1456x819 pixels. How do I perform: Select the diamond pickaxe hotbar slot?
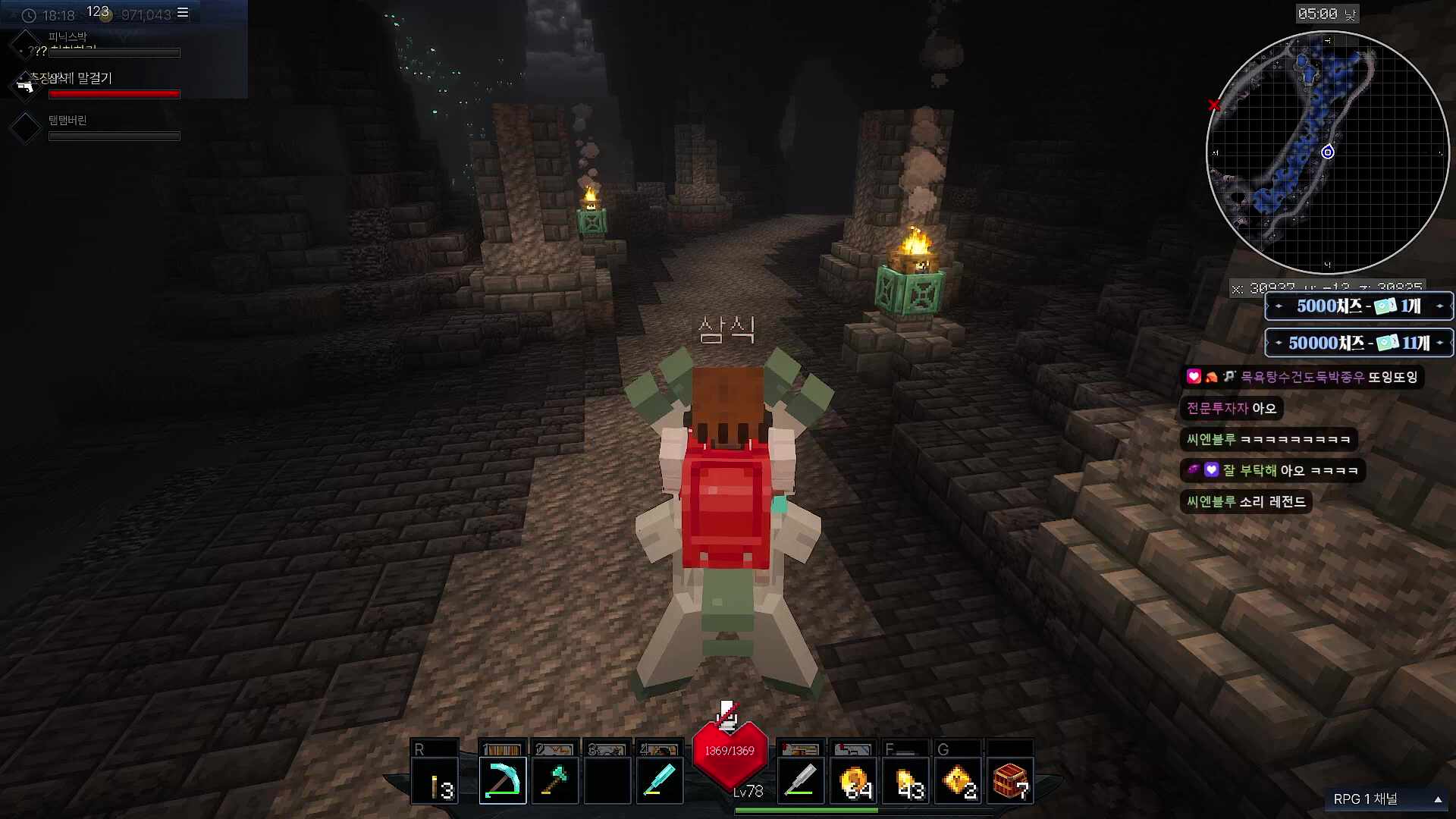(x=502, y=780)
